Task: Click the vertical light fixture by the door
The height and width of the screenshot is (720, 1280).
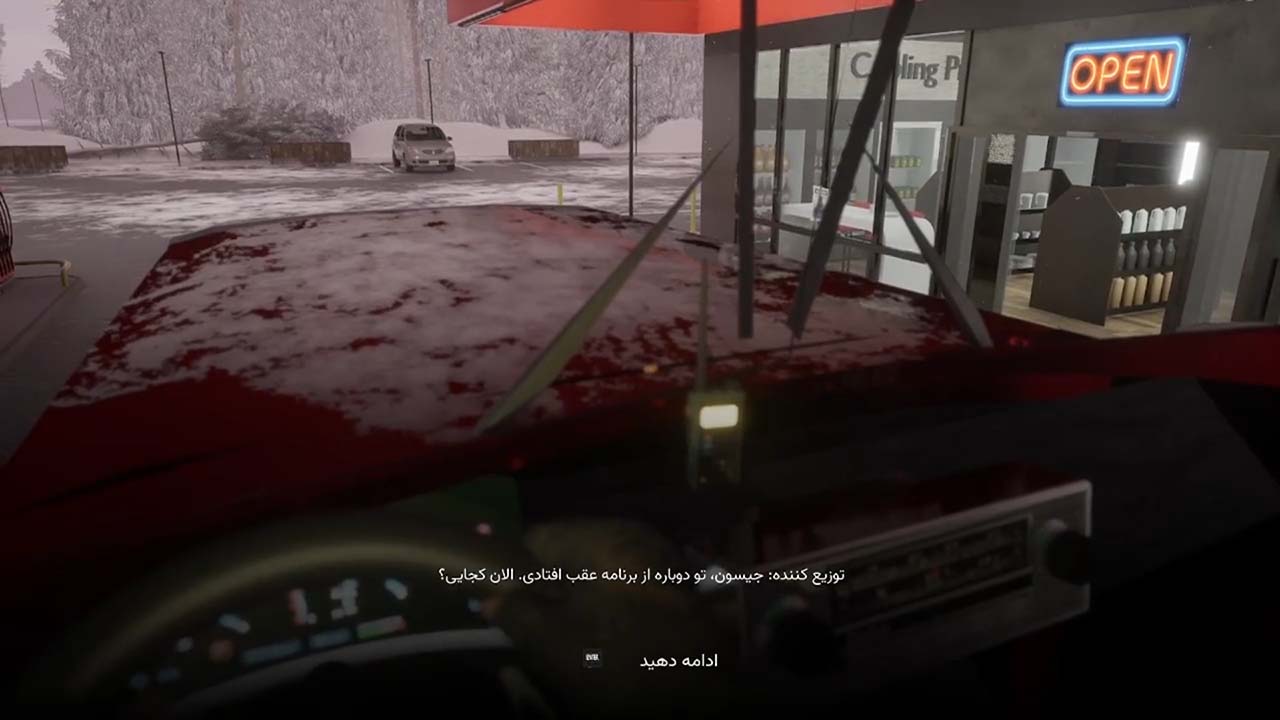Action: tap(1189, 160)
